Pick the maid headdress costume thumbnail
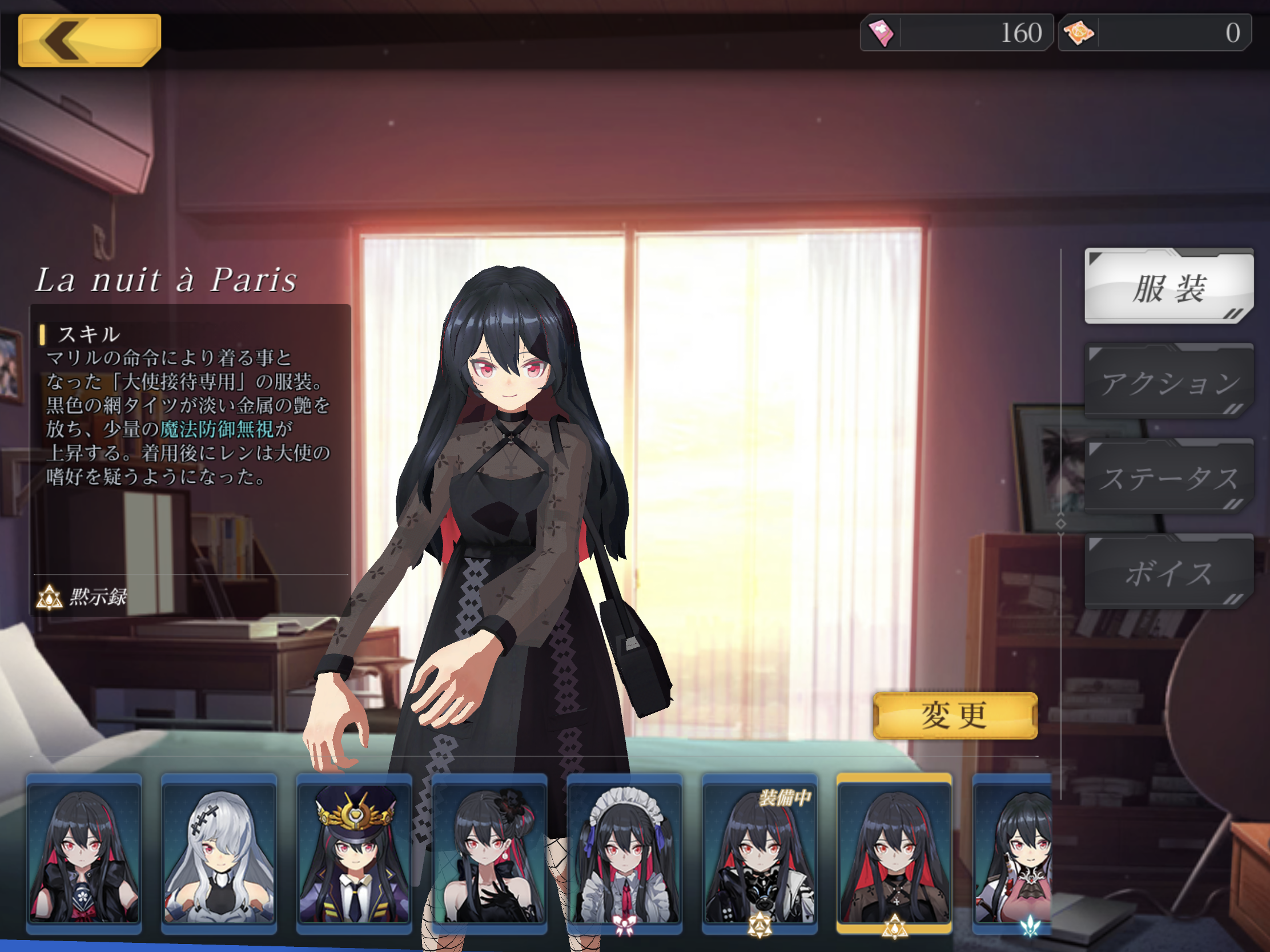This screenshot has width=1270, height=952. [625, 854]
